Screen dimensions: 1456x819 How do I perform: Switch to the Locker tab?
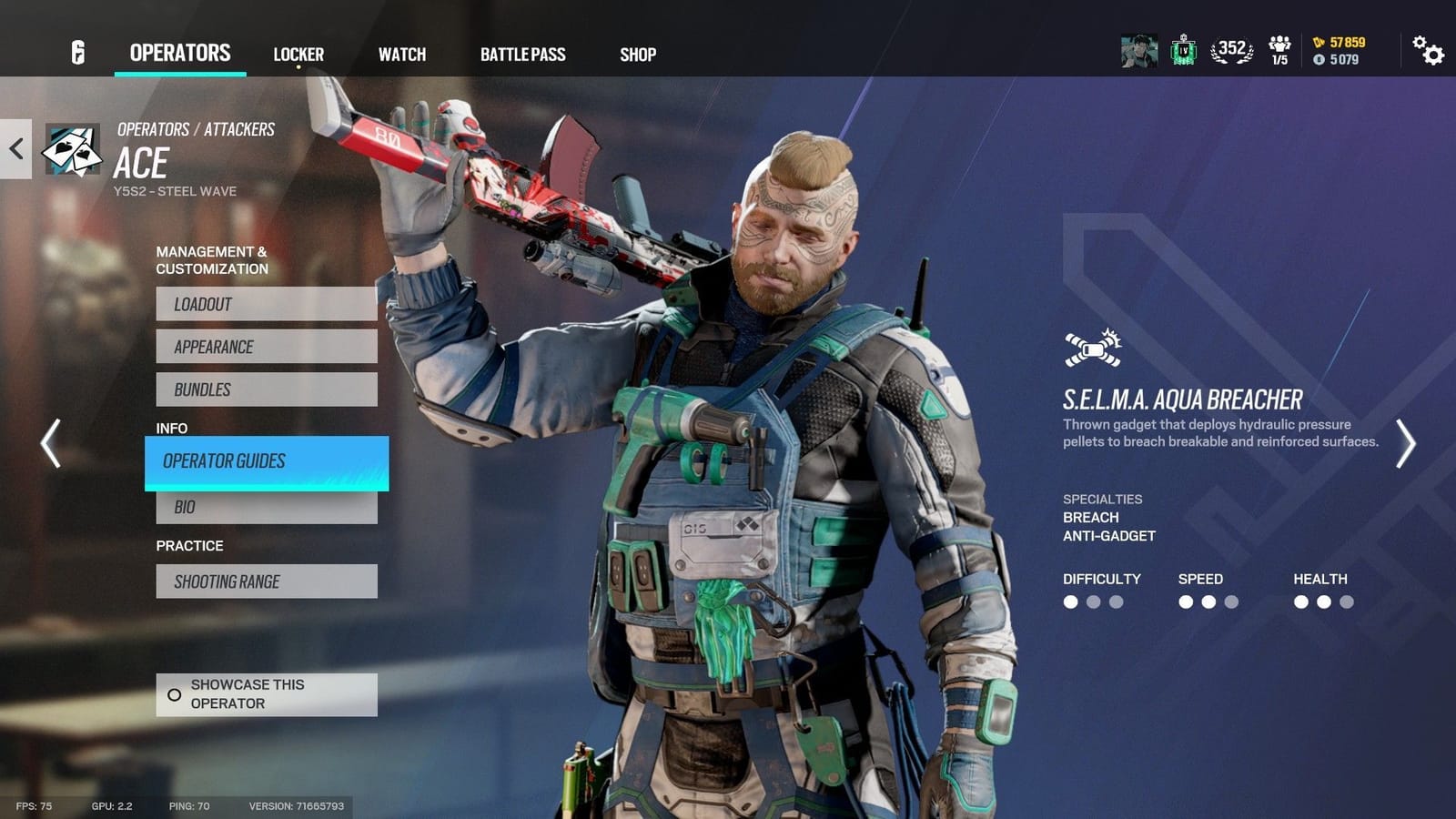point(298,54)
